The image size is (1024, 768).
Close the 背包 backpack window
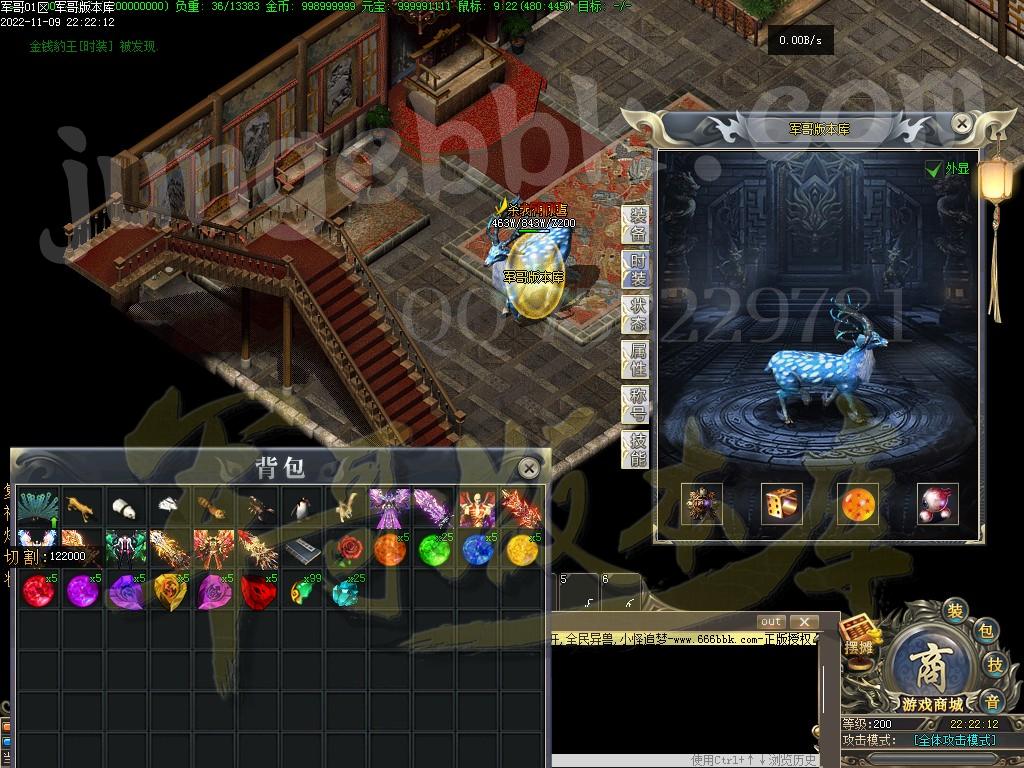(x=529, y=467)
